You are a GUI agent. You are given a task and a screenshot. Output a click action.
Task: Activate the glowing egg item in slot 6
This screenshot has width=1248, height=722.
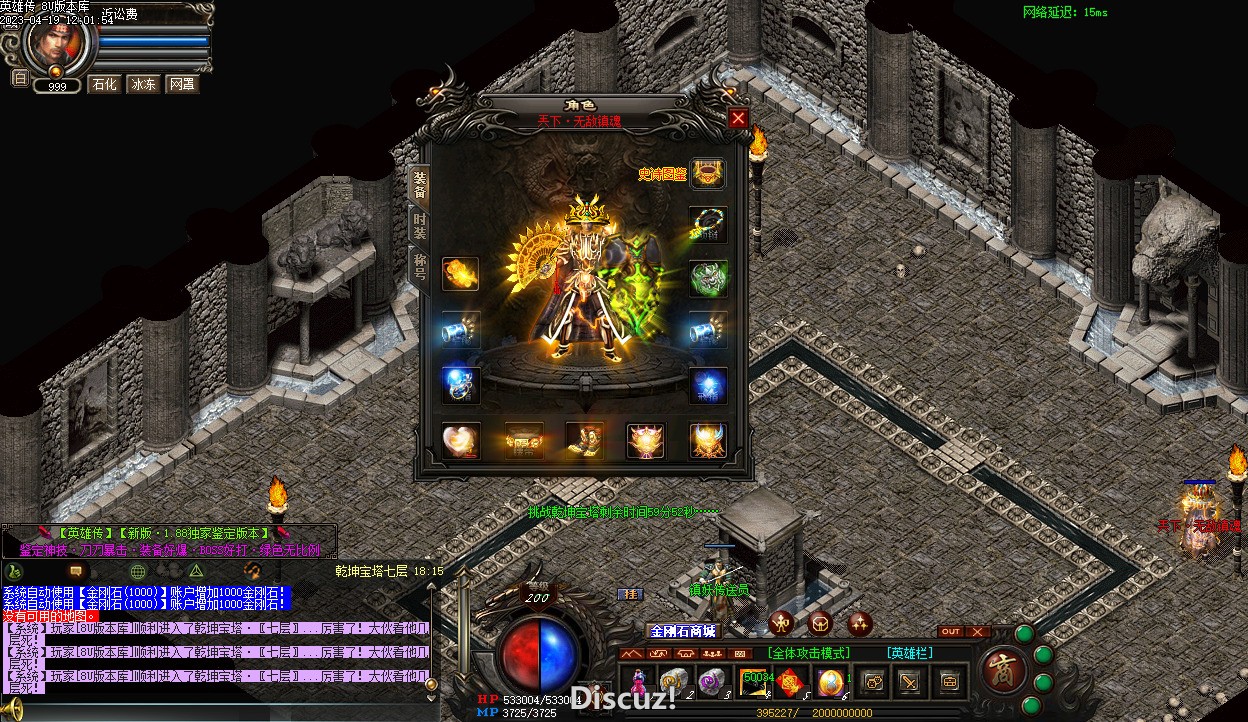tap(832, 681)
